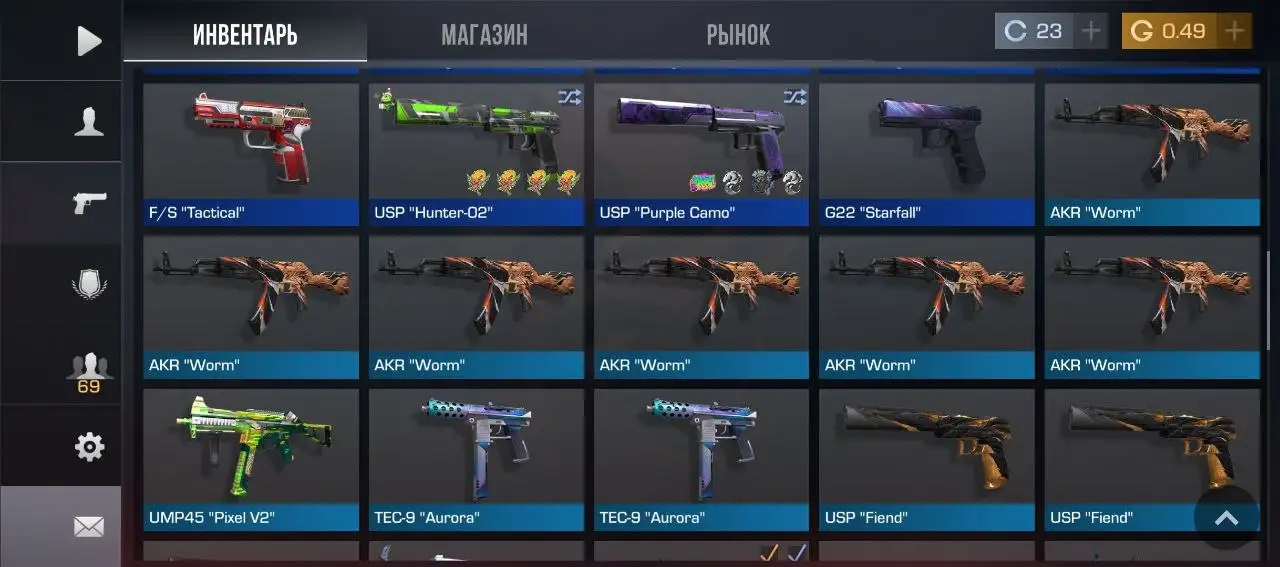Toggle the shuffle icon on USP "Purple Camo"
Screen dimensions: 1280x567
click(x=795, y=97)
